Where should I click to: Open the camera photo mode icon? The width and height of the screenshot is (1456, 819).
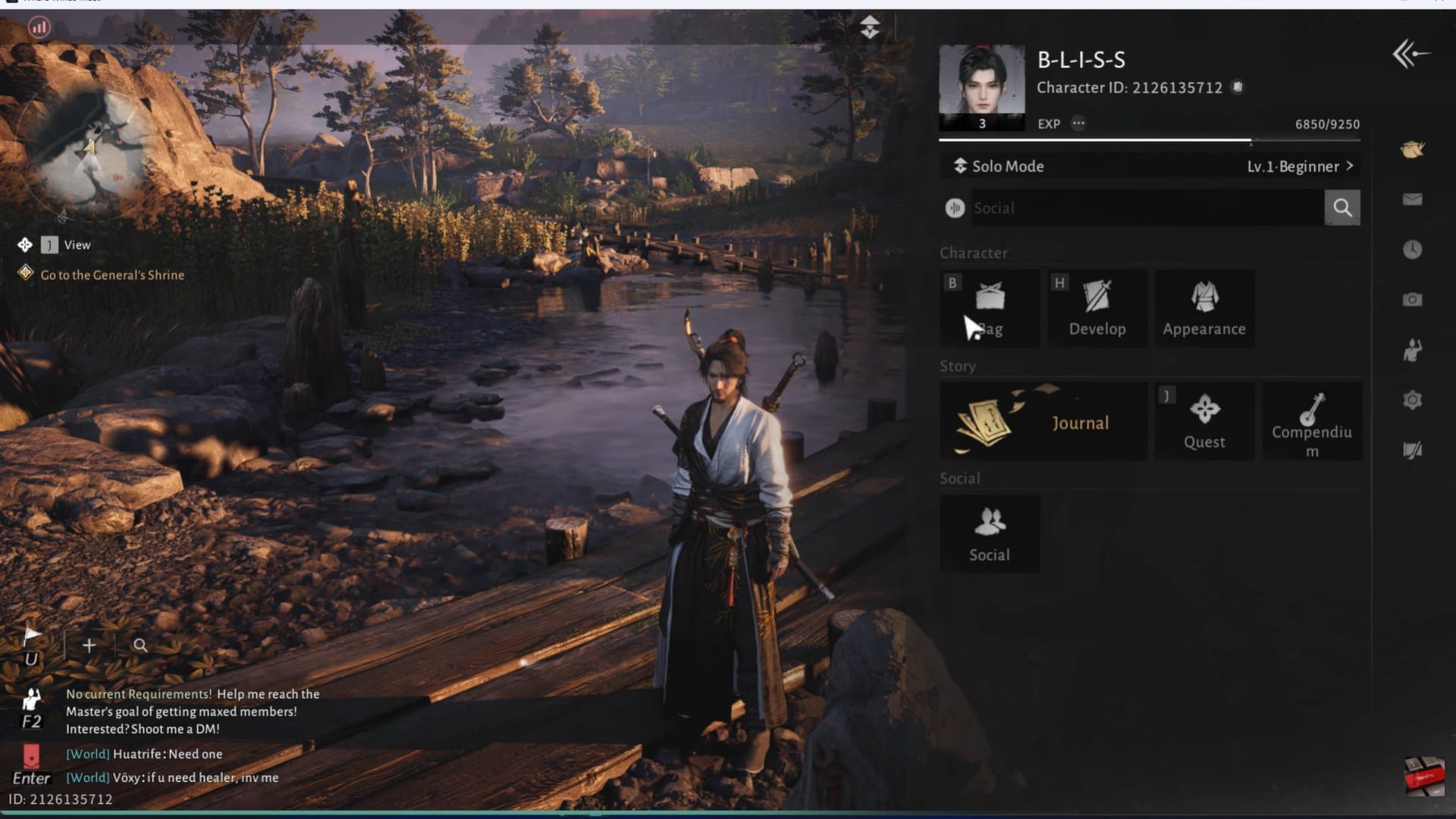click(1412, 300)
